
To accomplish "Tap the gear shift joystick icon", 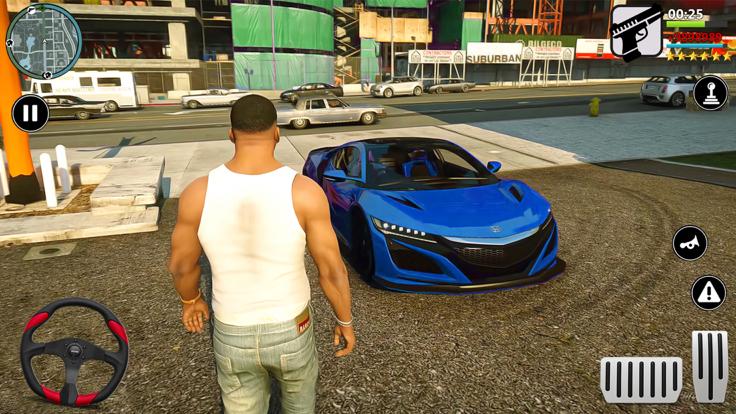I will click(710, 93).
